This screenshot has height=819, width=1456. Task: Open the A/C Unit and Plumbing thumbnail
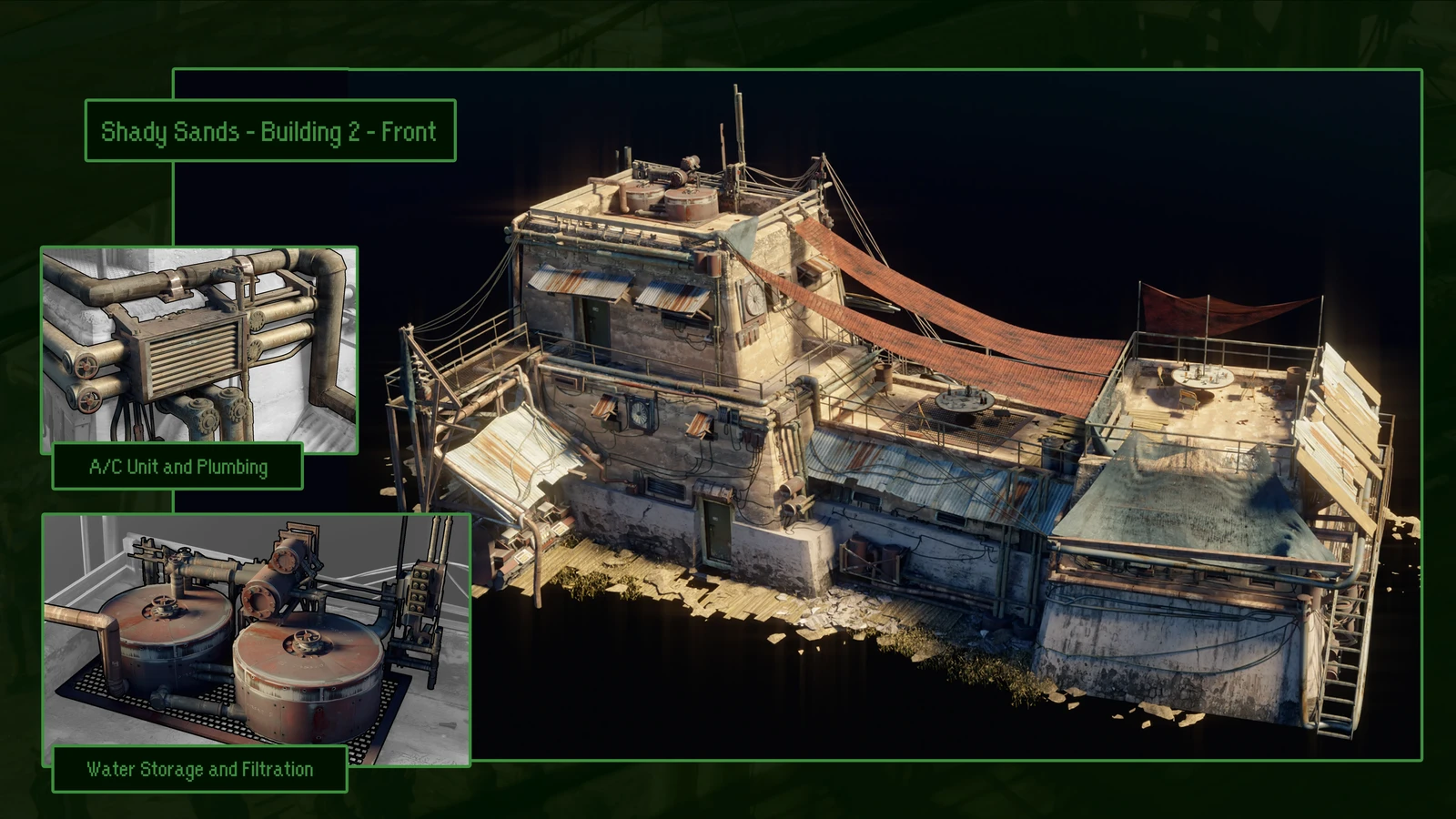pyautogui.click(x=199, y=346)
